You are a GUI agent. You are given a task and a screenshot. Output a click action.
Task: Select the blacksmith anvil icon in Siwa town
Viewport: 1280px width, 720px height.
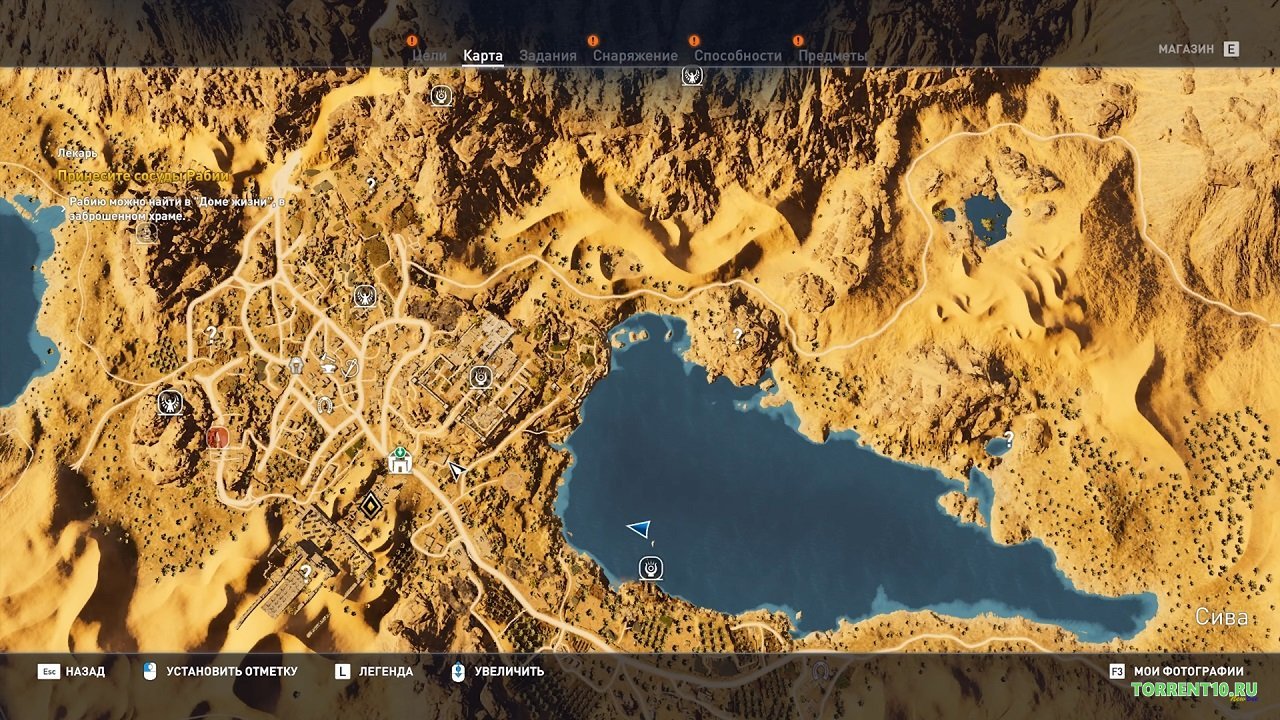[x=328, y=367]
